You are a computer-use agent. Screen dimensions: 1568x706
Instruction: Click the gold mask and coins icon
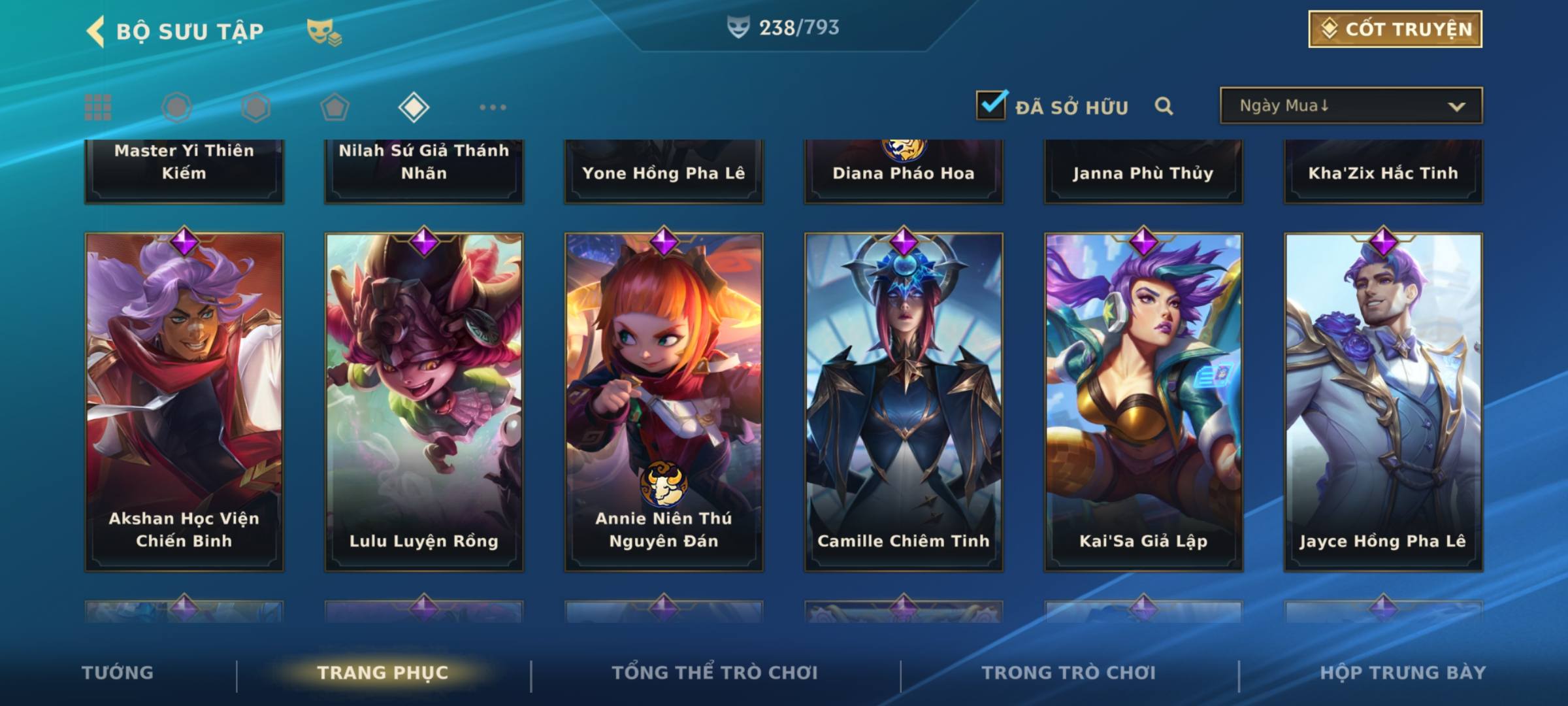(x=324, y=32)
